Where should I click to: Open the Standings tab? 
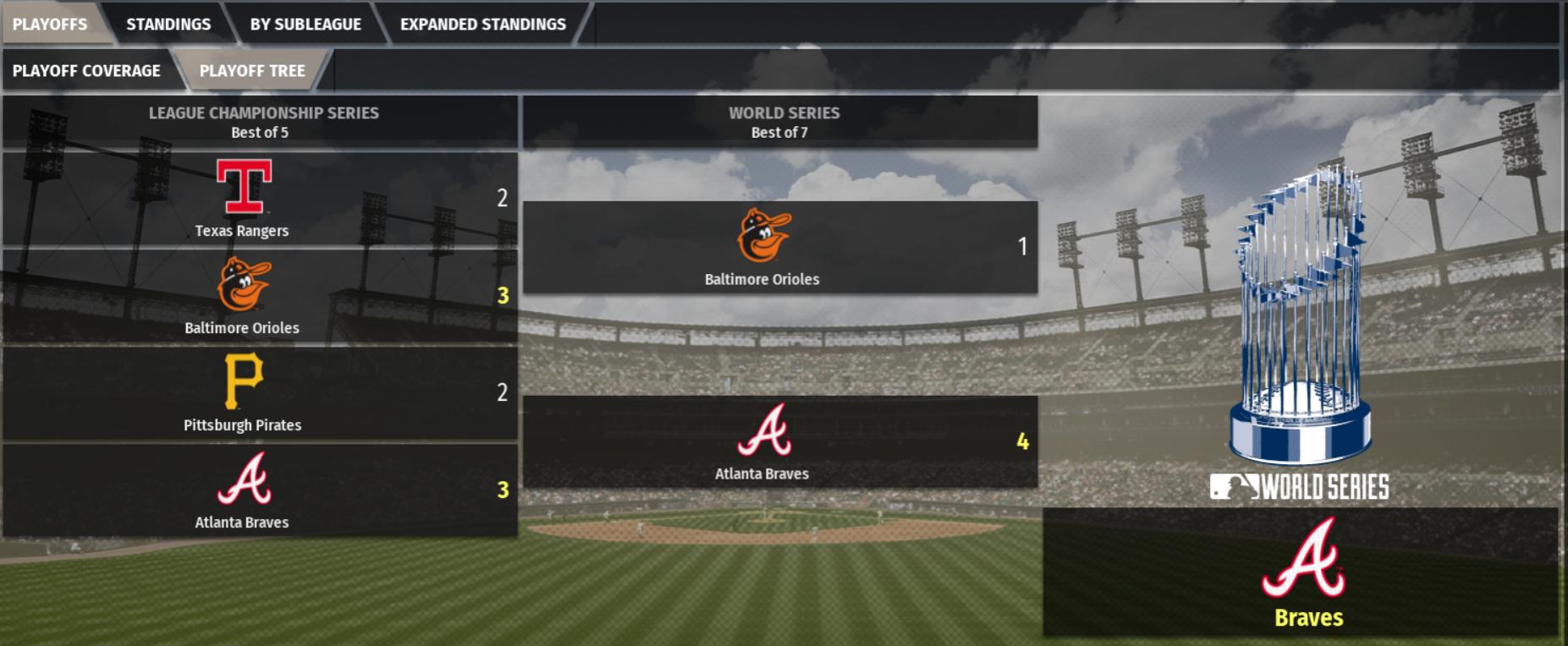(x=168, y=24)
